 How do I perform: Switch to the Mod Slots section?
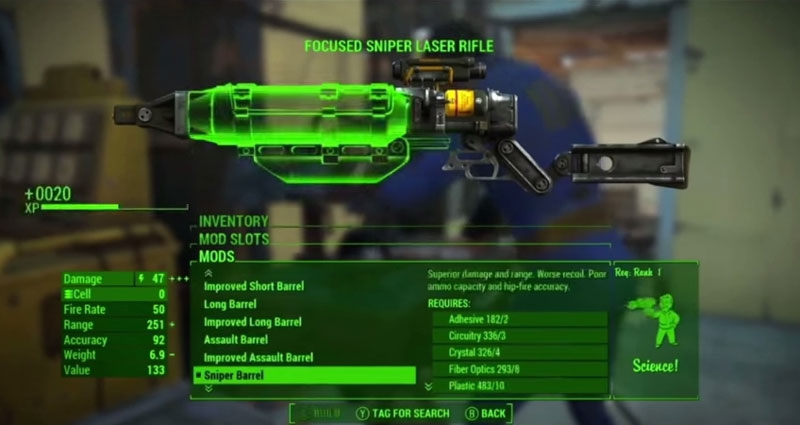pyautogui.click(x=234, y=239)
